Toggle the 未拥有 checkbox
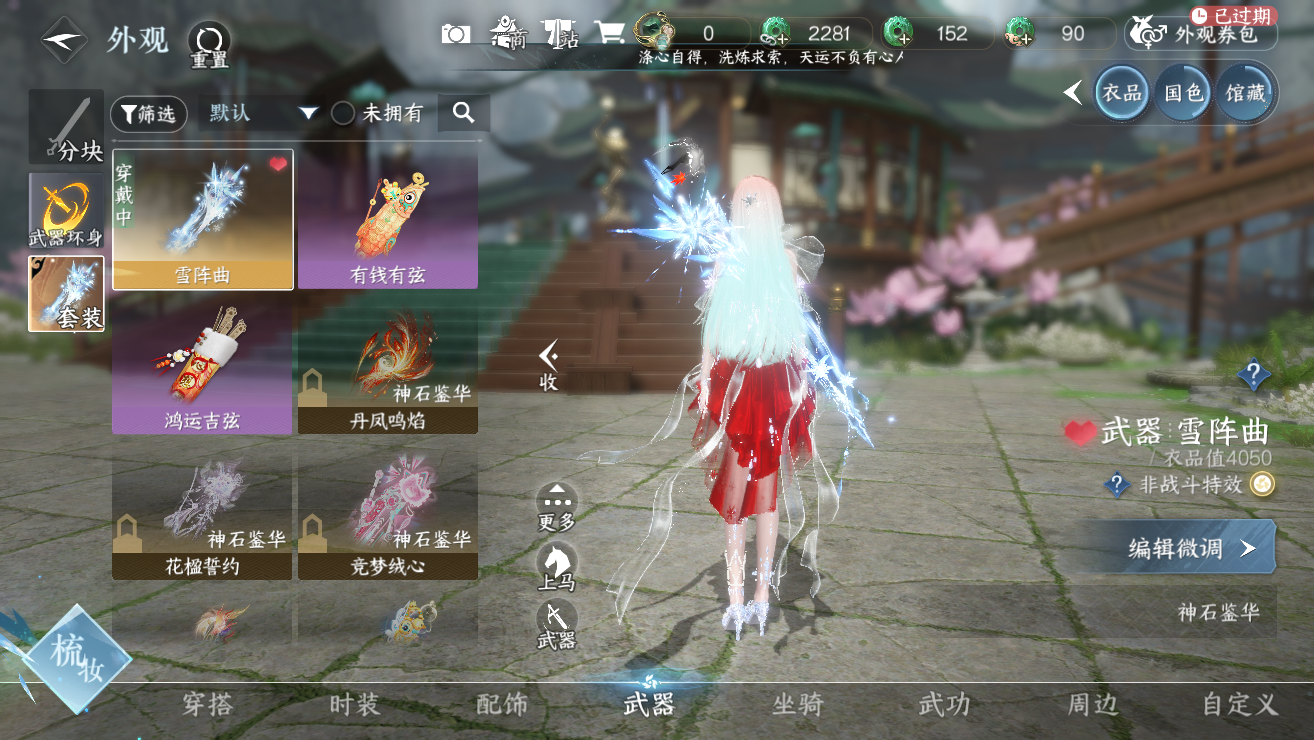 [x=343, y=113]
